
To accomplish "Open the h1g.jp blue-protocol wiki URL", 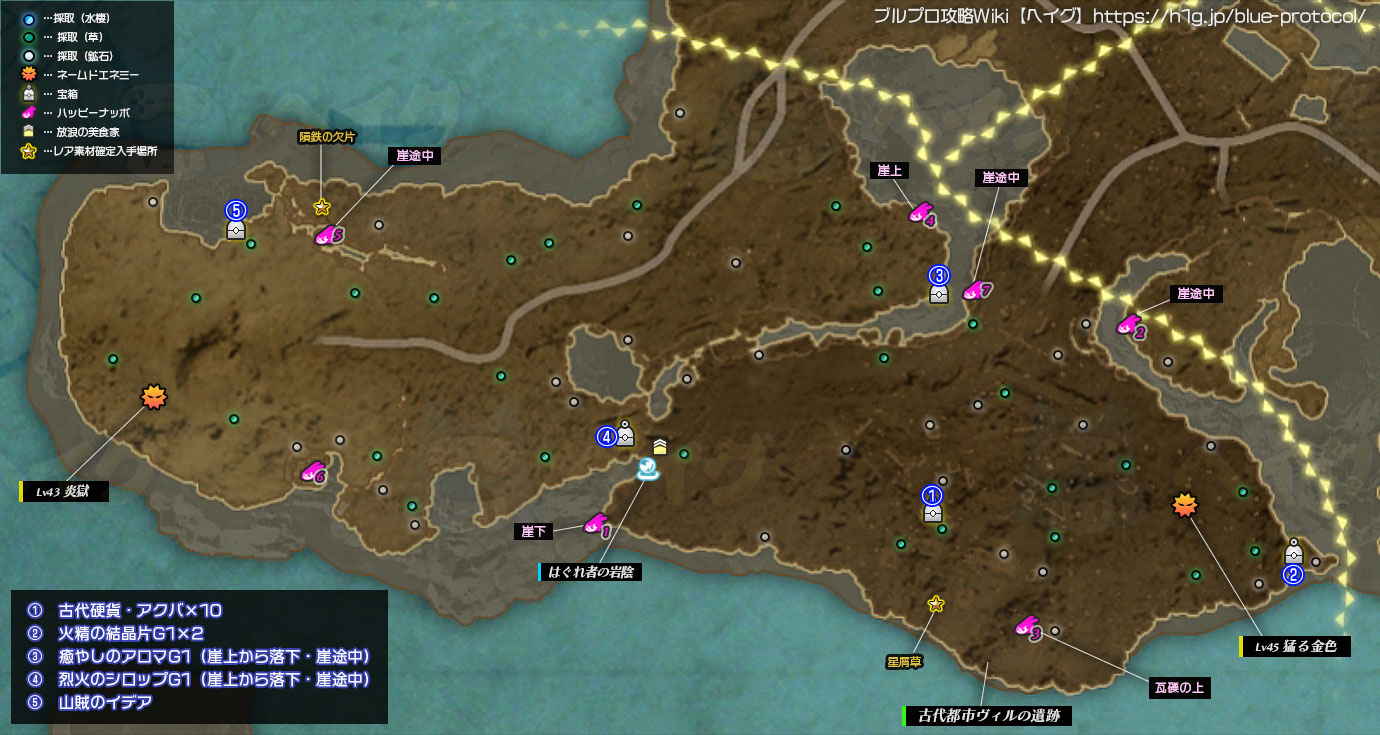I will coord(1229,16).
